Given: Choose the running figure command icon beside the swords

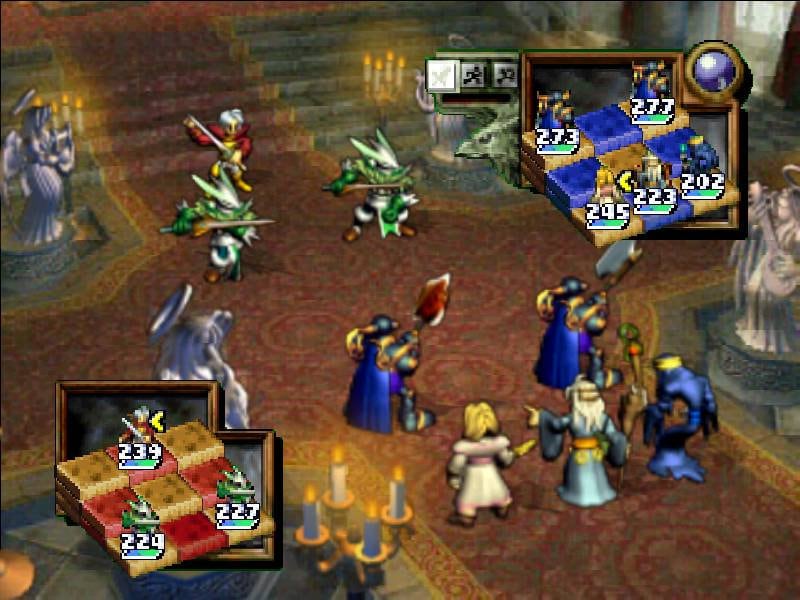Looking at the screenshot, I should pos(474,74).
